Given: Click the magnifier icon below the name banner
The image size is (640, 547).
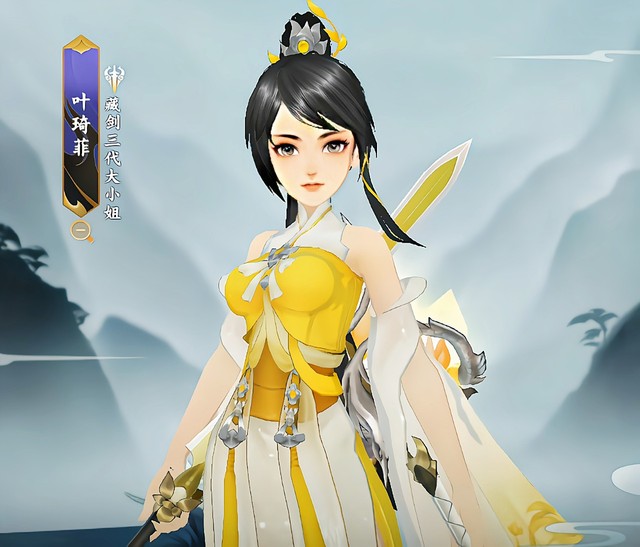Looking at the screenshot, I should pyautogui.click(x=82, y=231).
